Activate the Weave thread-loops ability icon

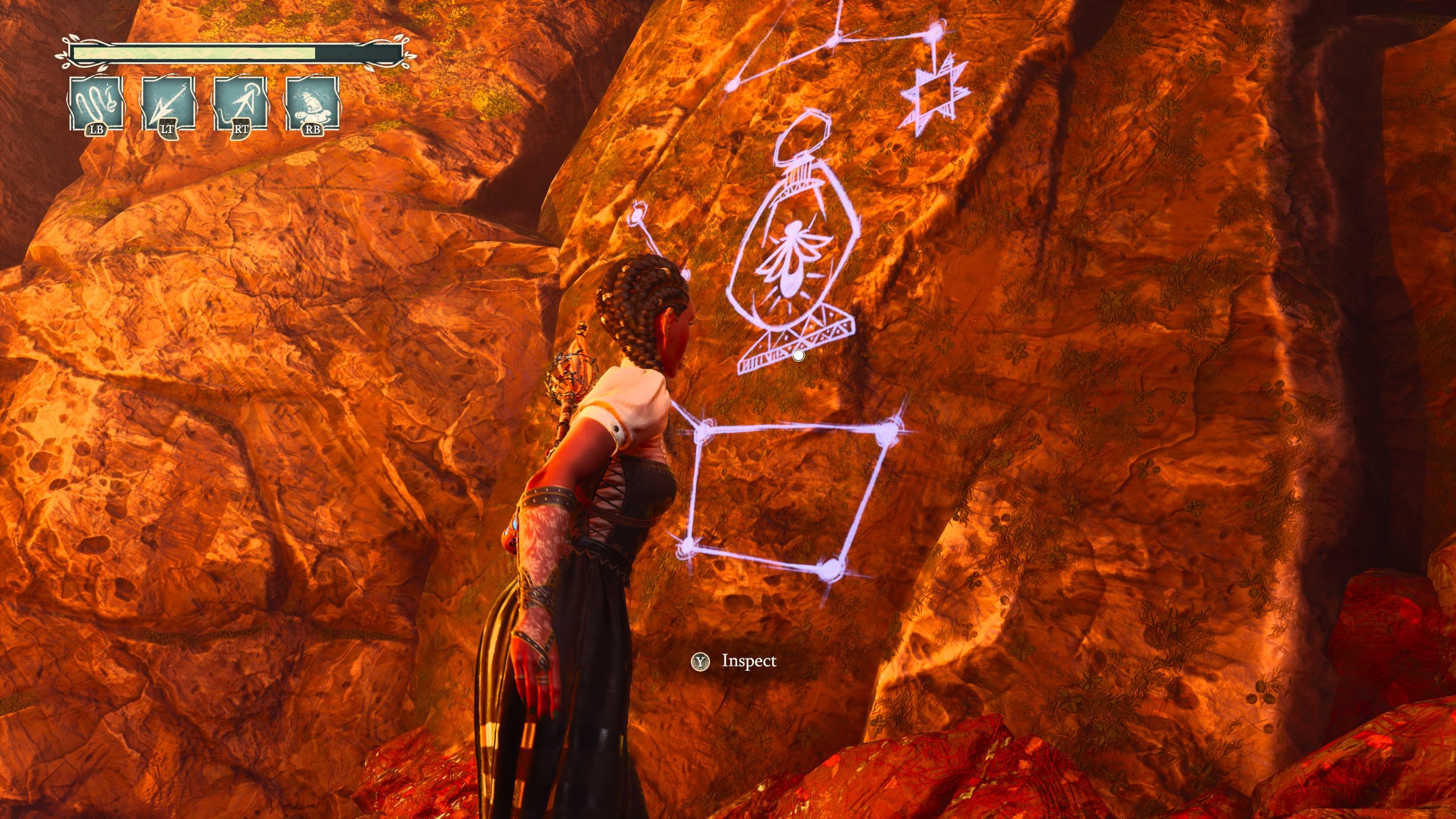click(96, 104)
